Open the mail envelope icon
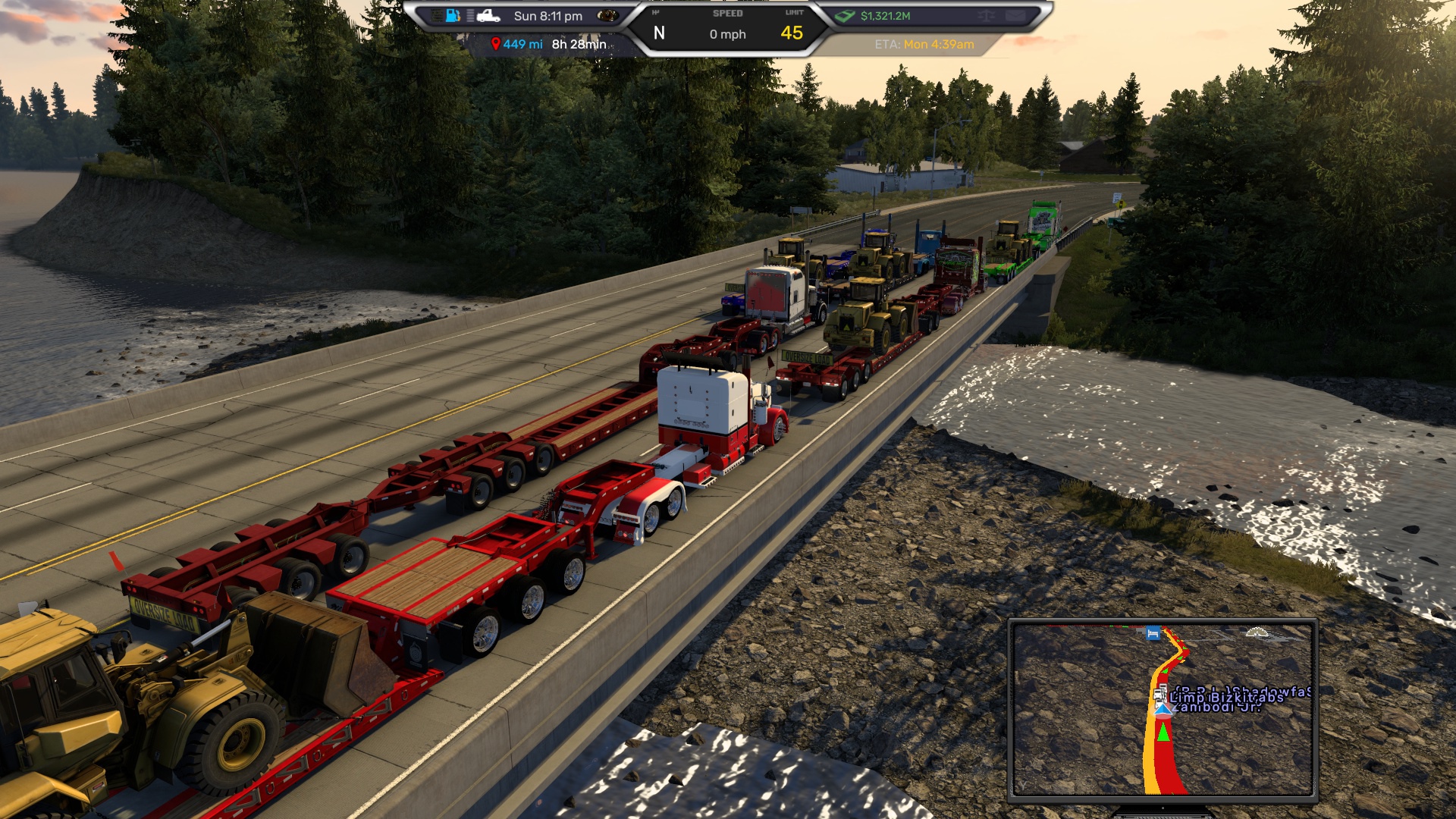Viewport: 1456px width, 819px height. coord(1015,15)
